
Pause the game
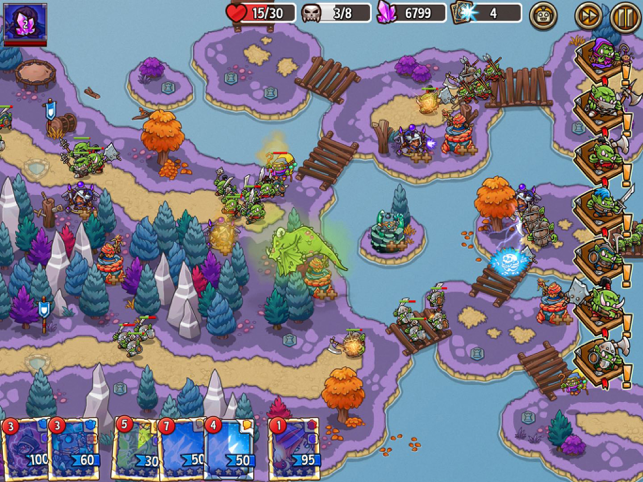pos(624,15)
